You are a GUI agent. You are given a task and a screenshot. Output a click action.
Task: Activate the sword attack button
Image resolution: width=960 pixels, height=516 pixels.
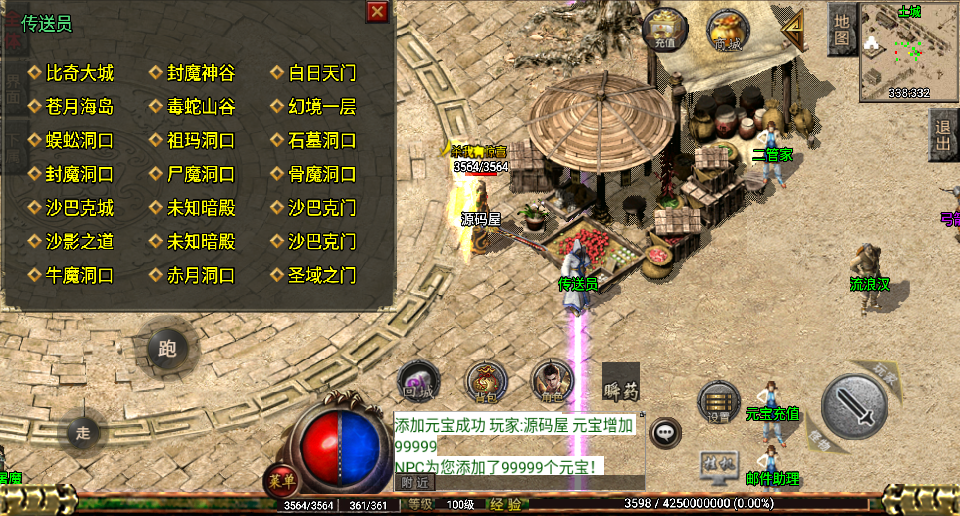pos(854,404)
